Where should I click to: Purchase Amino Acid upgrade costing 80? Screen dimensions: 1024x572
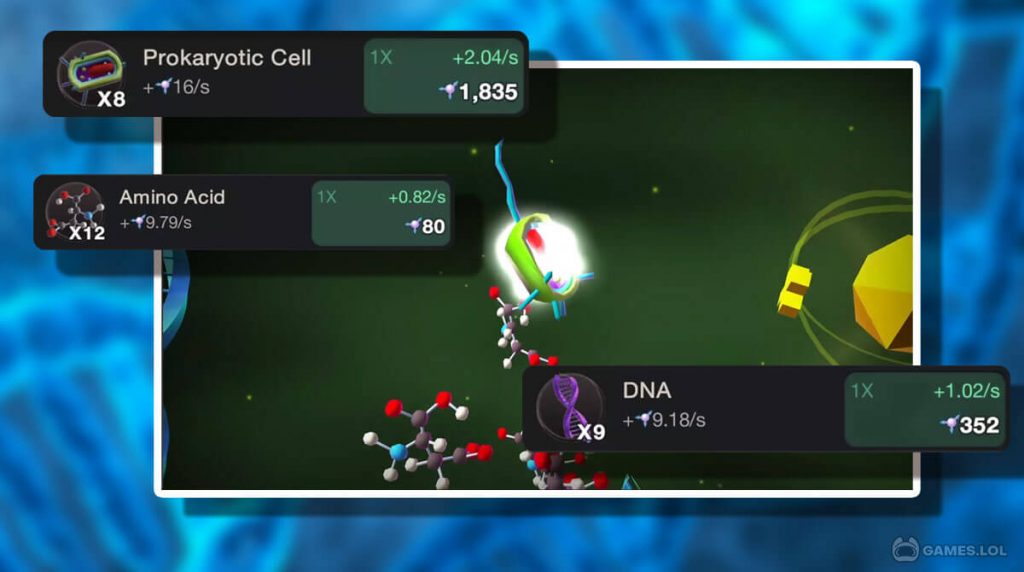pos(380,212)
